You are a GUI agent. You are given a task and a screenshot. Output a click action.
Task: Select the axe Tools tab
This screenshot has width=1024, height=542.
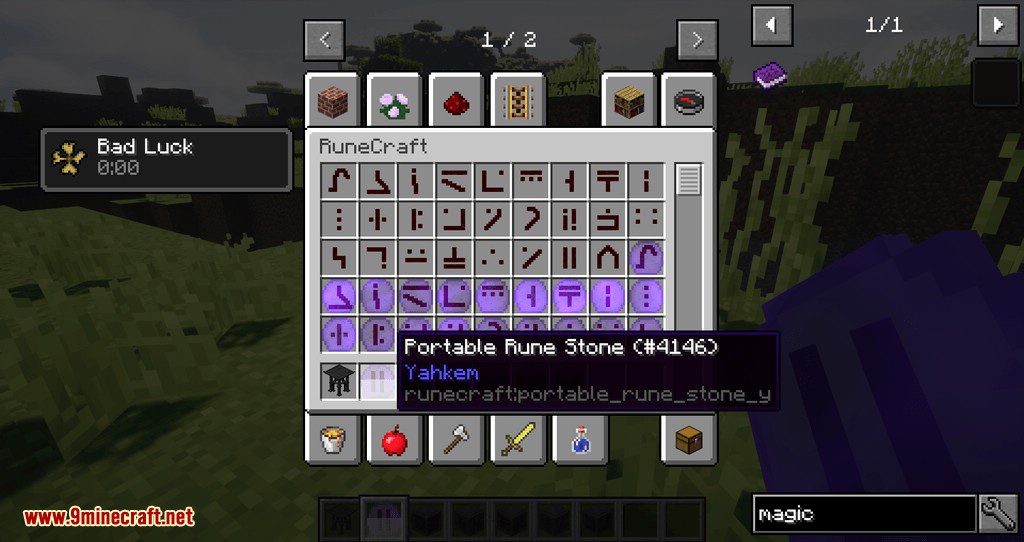point(455,439)
